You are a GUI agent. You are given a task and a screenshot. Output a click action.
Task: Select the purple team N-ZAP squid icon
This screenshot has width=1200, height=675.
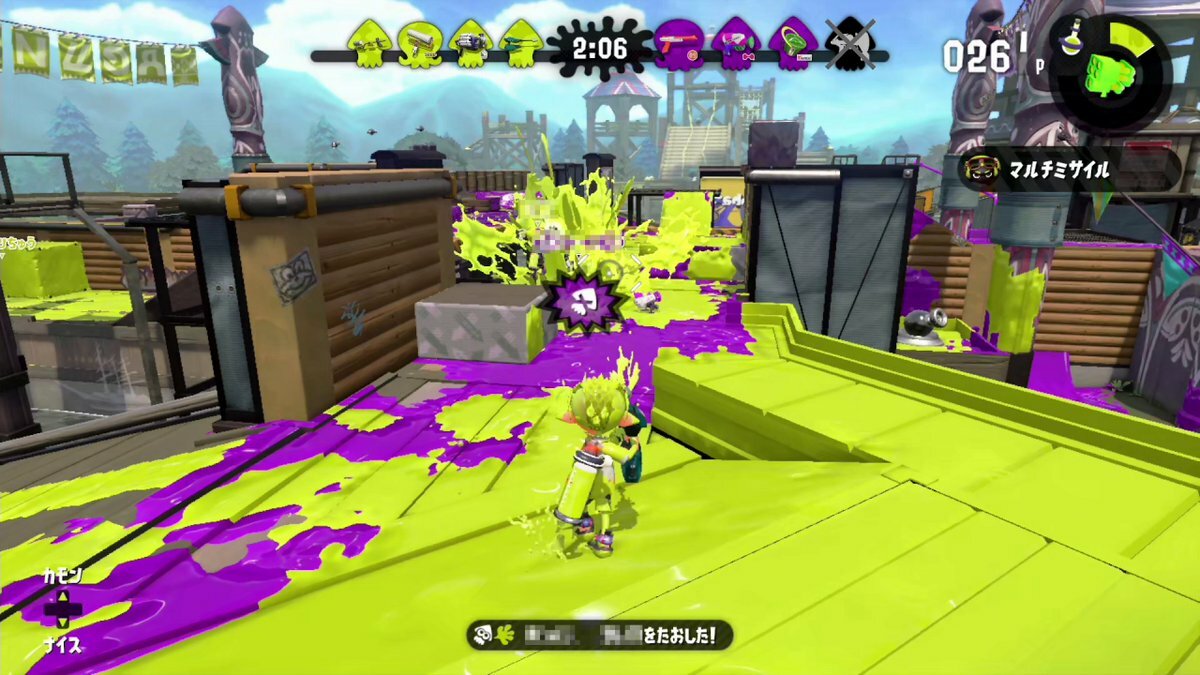(x=682, y=44)
